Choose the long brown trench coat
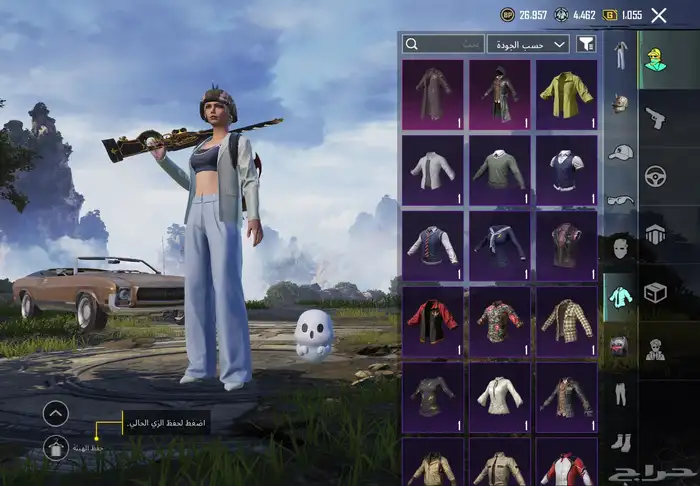Screen dimensions: 700x486 click(x=433, y=94)
